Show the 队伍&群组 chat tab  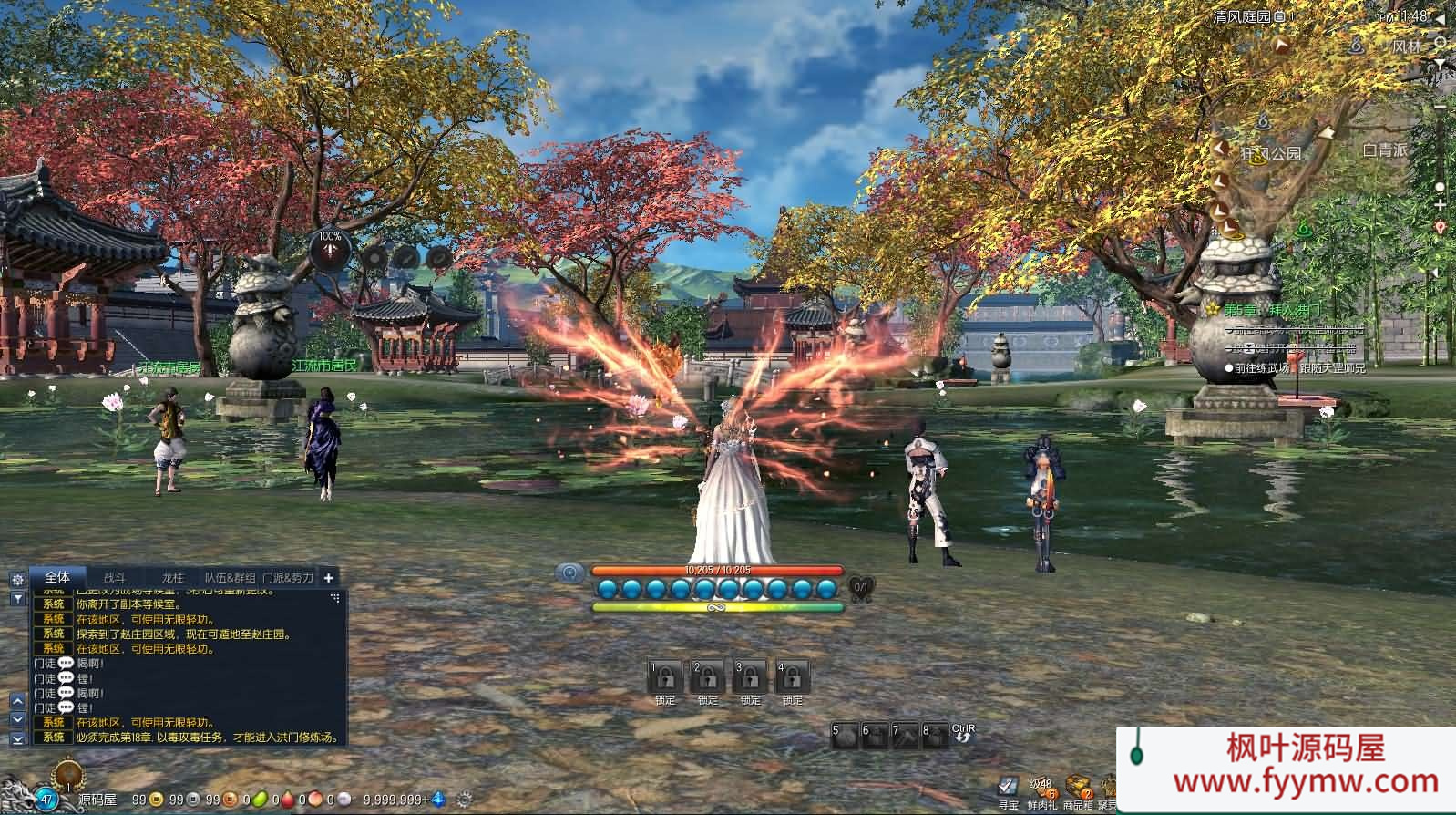(x=230, y=578)
